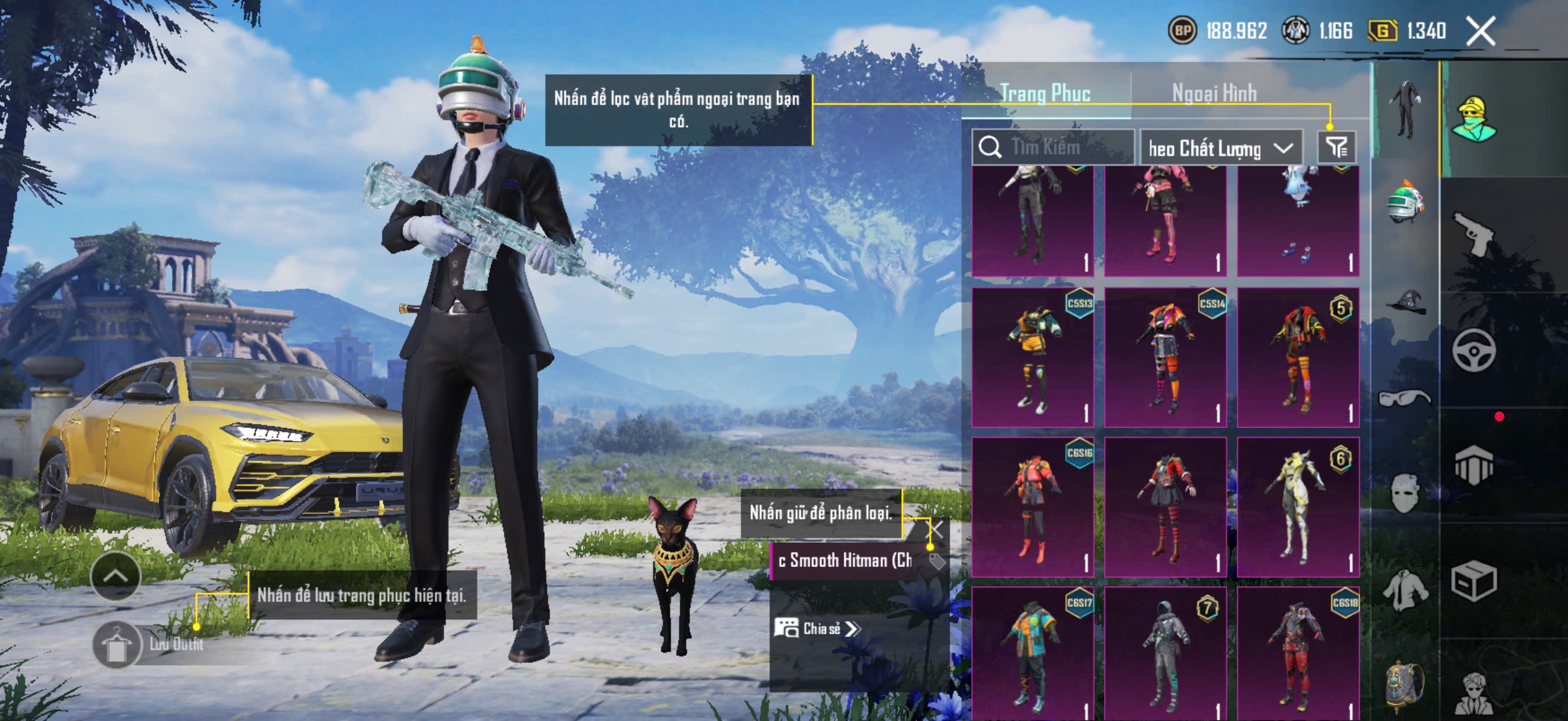Select the sunglasses accessory category

click(1405, 398)
